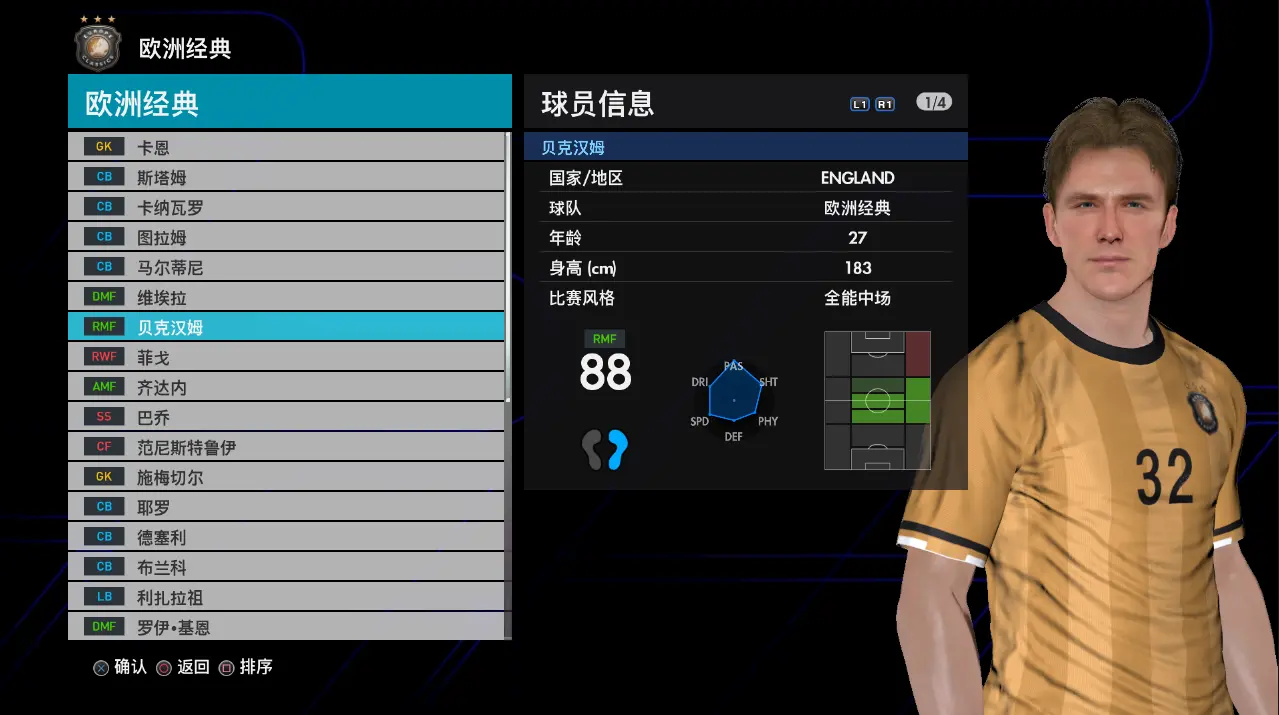Select second striker 巴乔

tap(286, 417)
